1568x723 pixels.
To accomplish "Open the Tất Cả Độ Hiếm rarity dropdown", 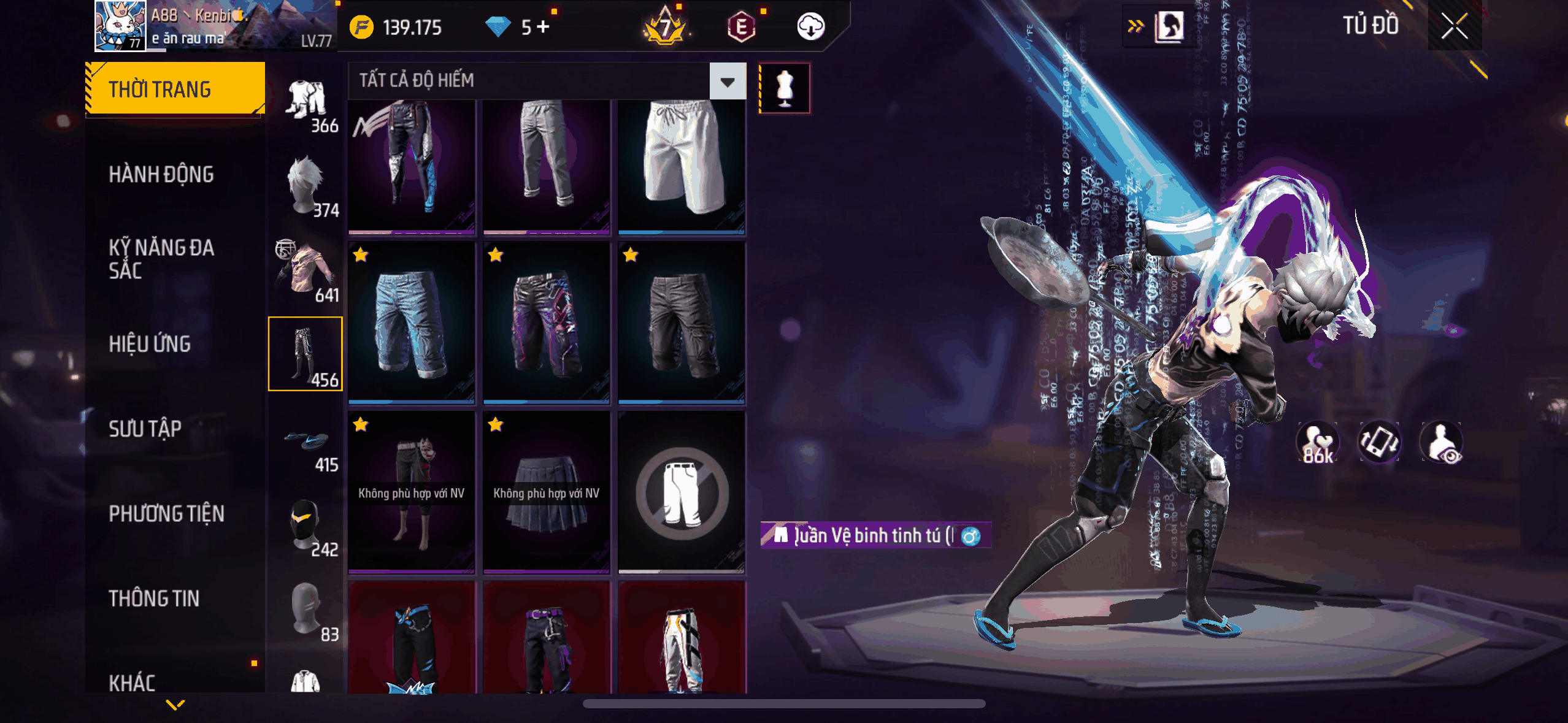I will click(728, 81).
